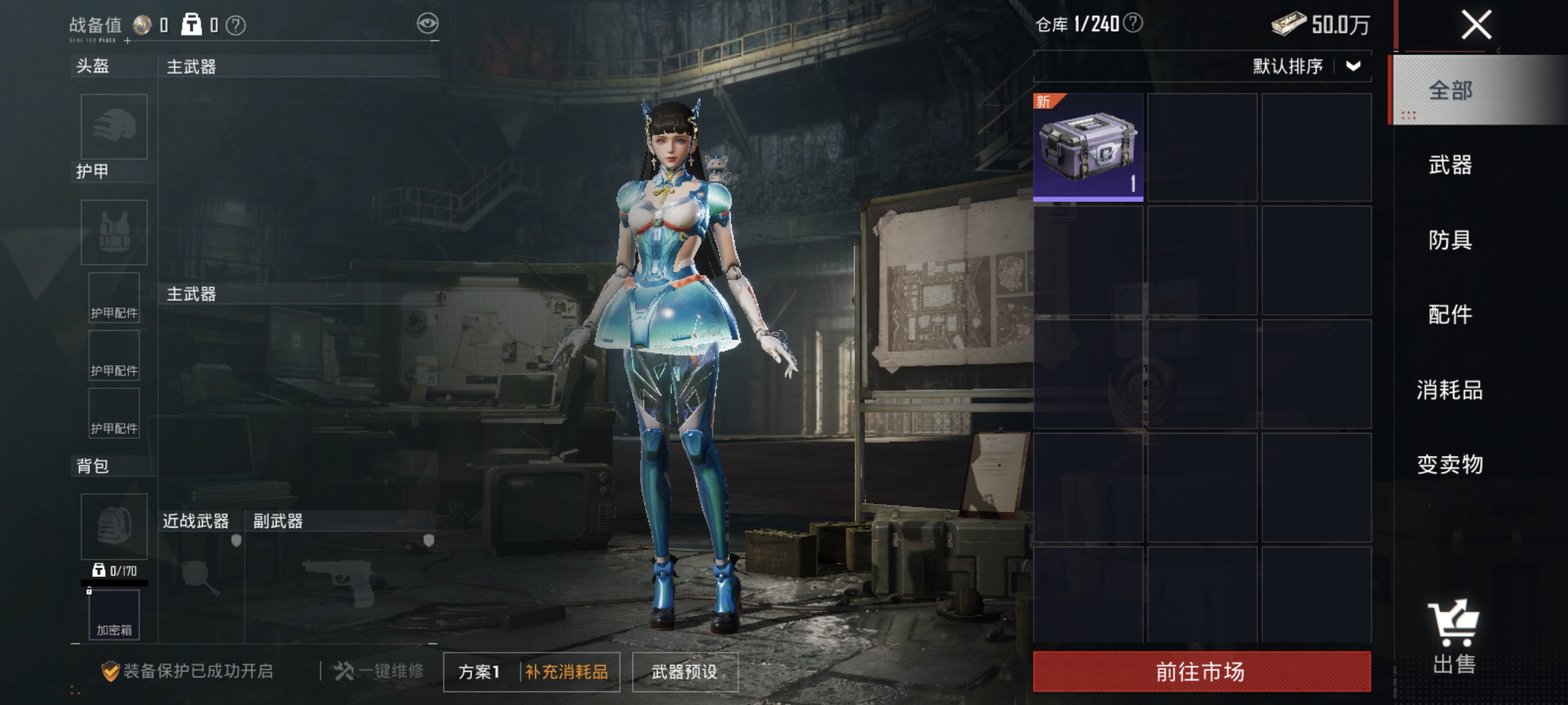Screen dimensions: 1568x705
Task: Click the lock icon in the 战备值 bar
Action: pyautogui.click(x=190, y=24)
